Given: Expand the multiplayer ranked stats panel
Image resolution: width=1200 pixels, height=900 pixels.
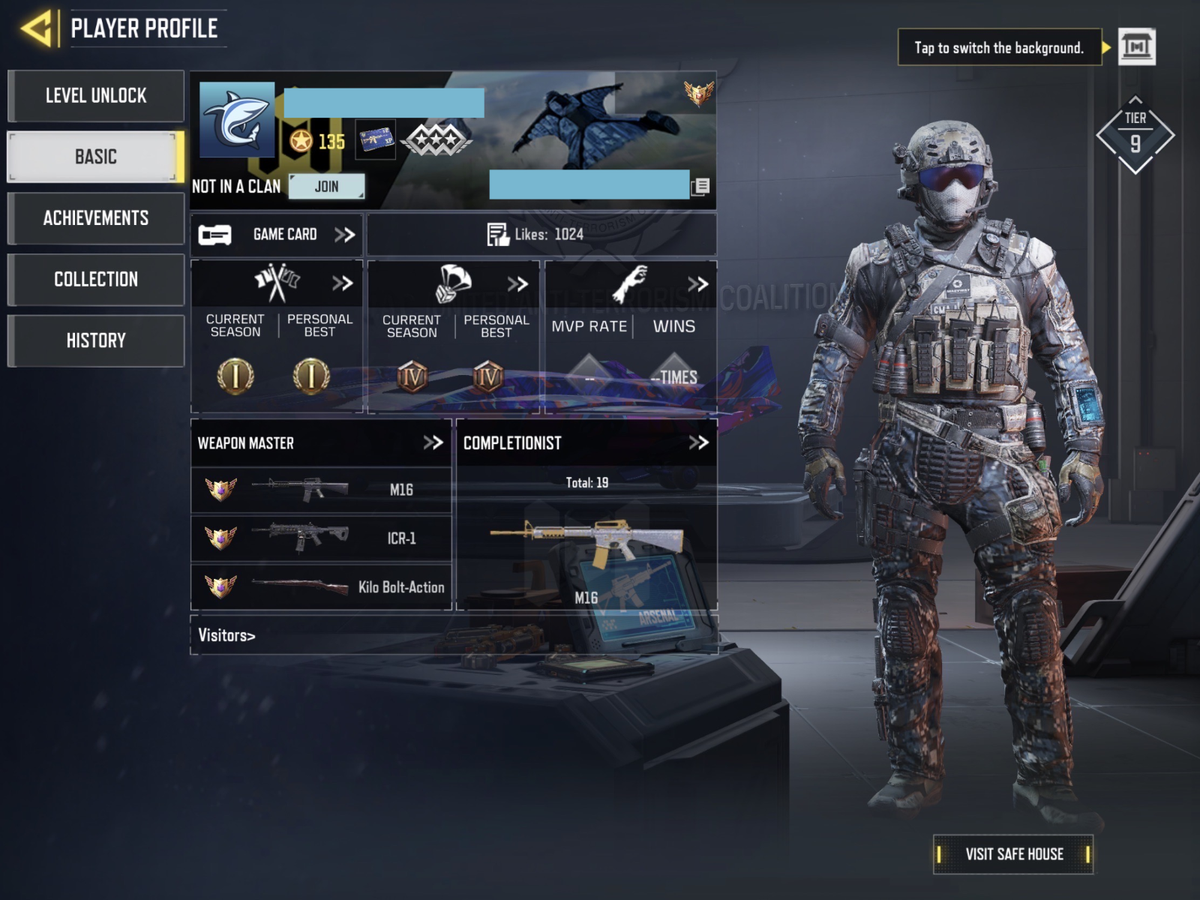Looking at the screenshot, I should click(277, 283).
